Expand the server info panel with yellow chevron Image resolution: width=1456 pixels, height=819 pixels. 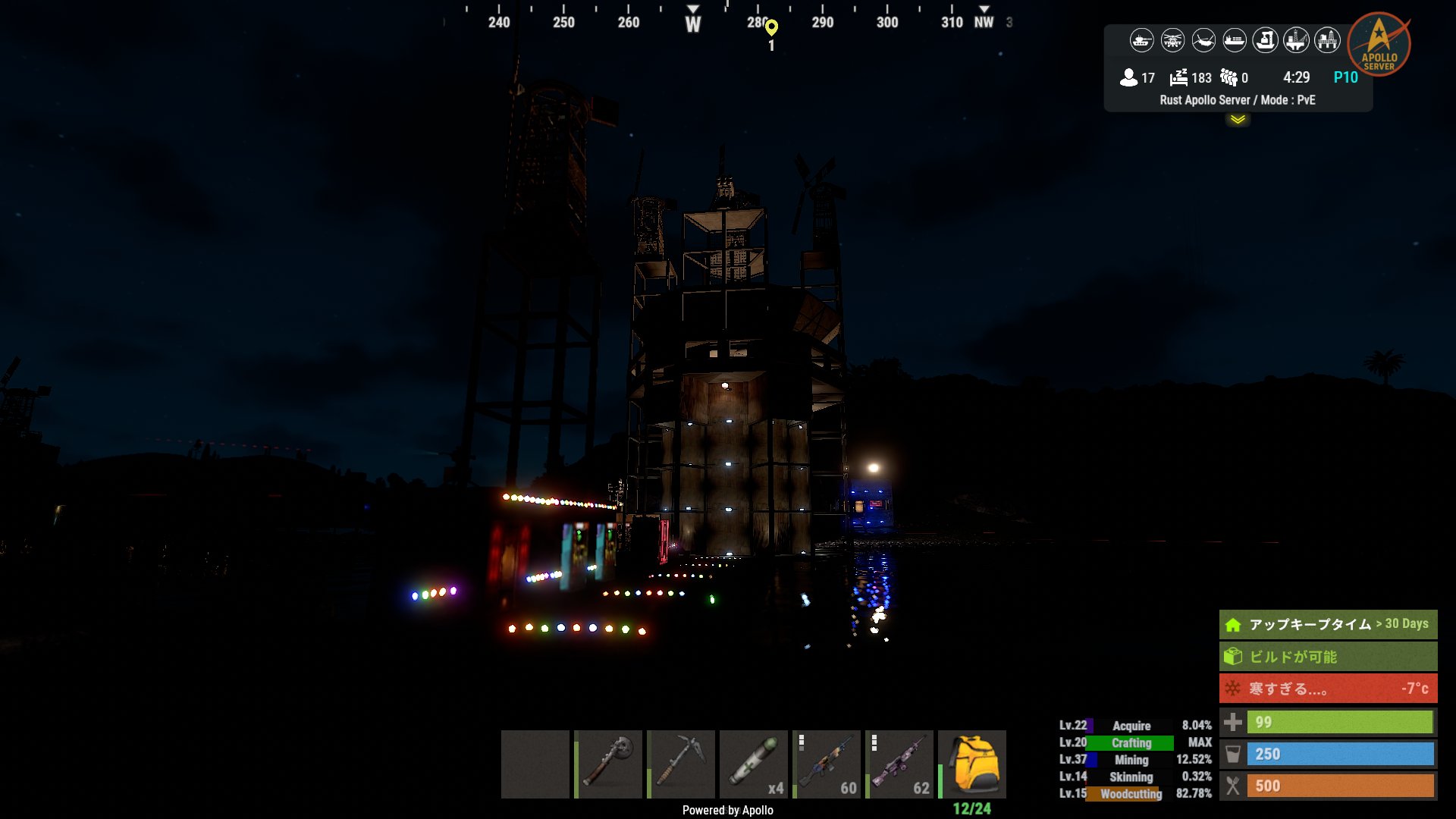1238,119
